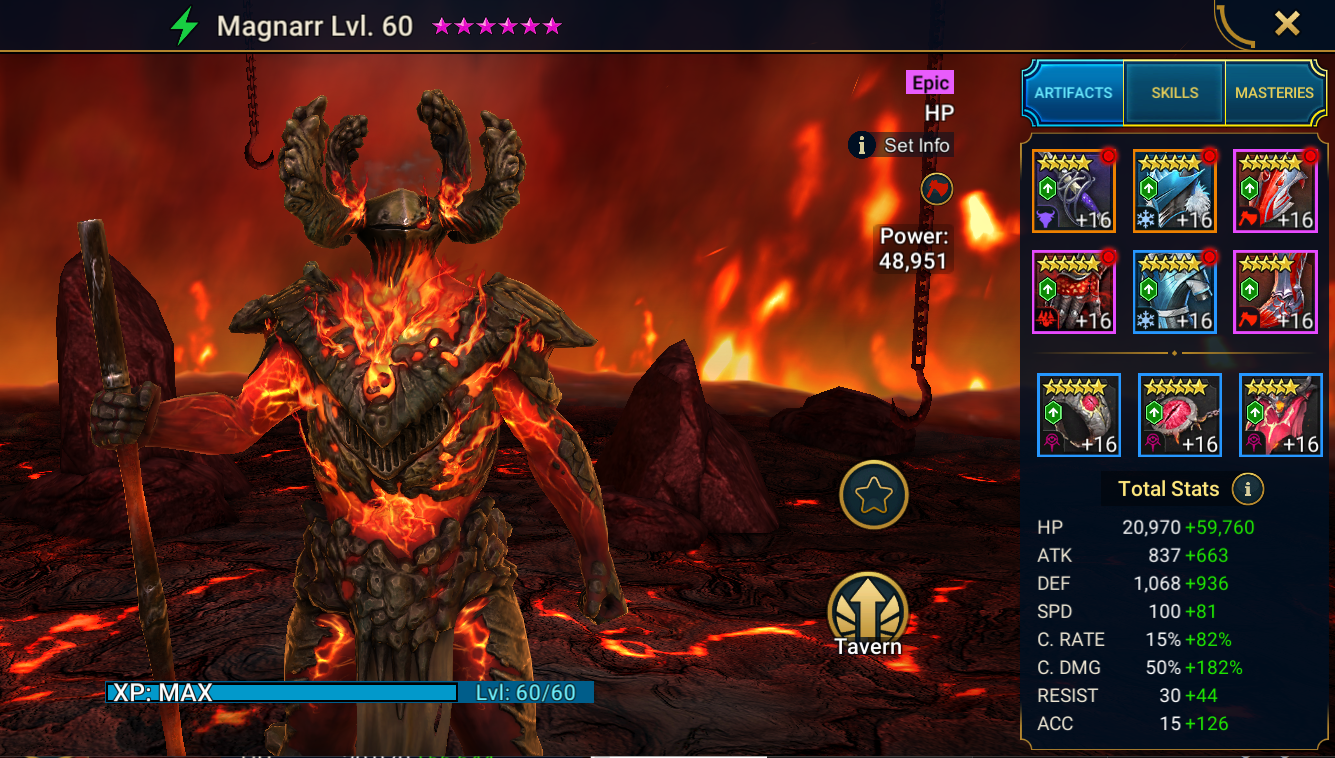This screenshot has width=1335, height=758.
Task: Open the banner accessory slot
Action: [x=1280, y=415]
